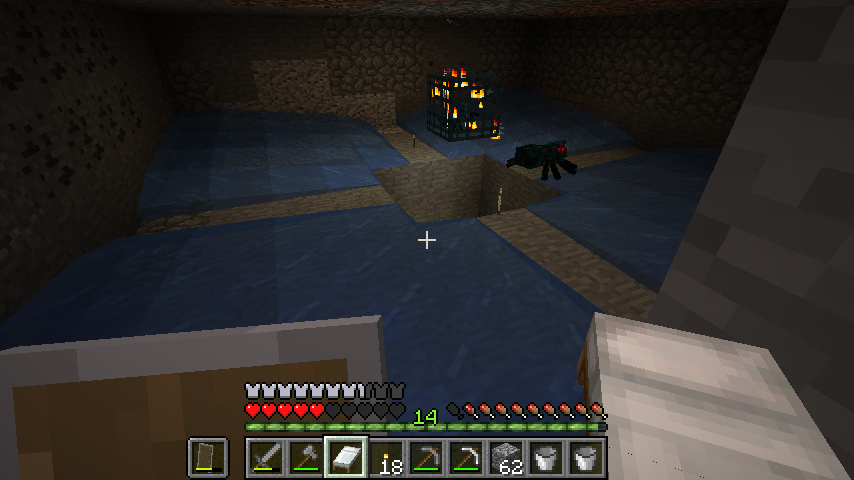
Task: Select the axe hotbar slot
Action: [306, 458]
